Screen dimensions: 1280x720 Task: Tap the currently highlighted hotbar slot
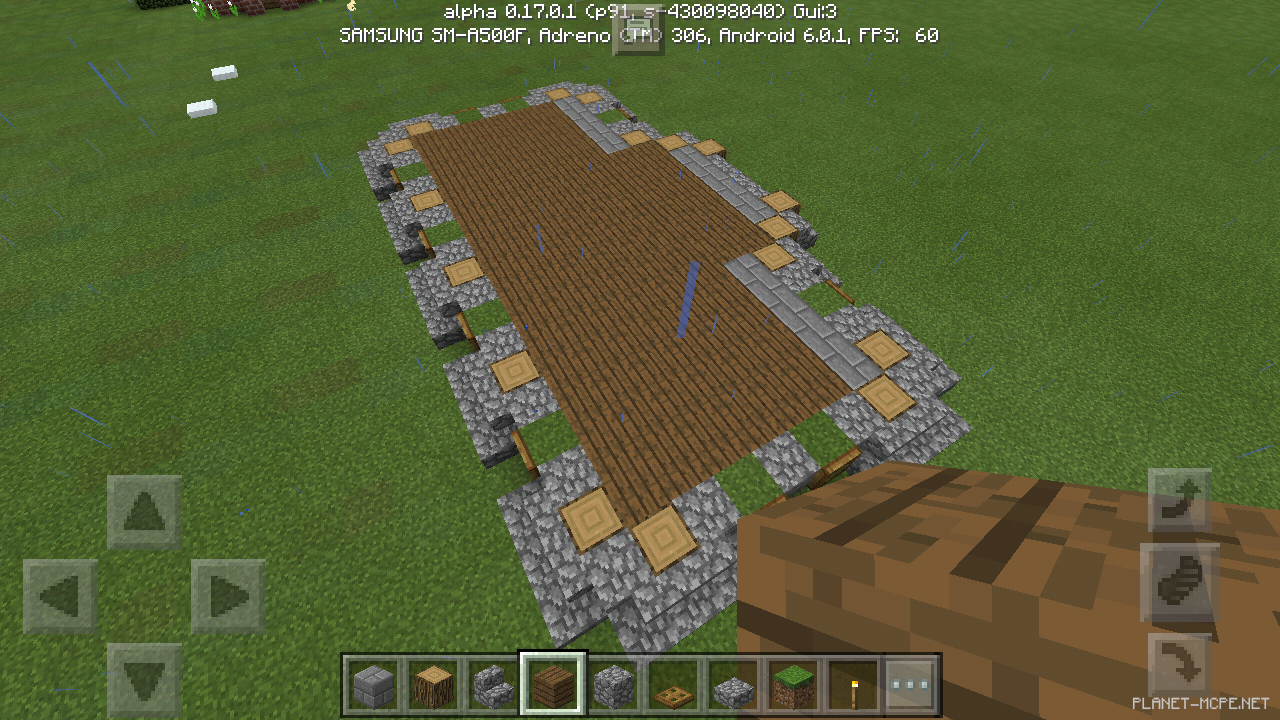(553, 685)
